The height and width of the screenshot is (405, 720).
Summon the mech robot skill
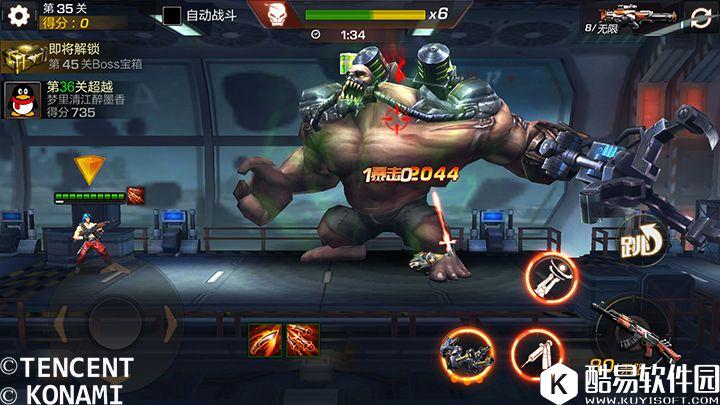(x=466, y=352)
